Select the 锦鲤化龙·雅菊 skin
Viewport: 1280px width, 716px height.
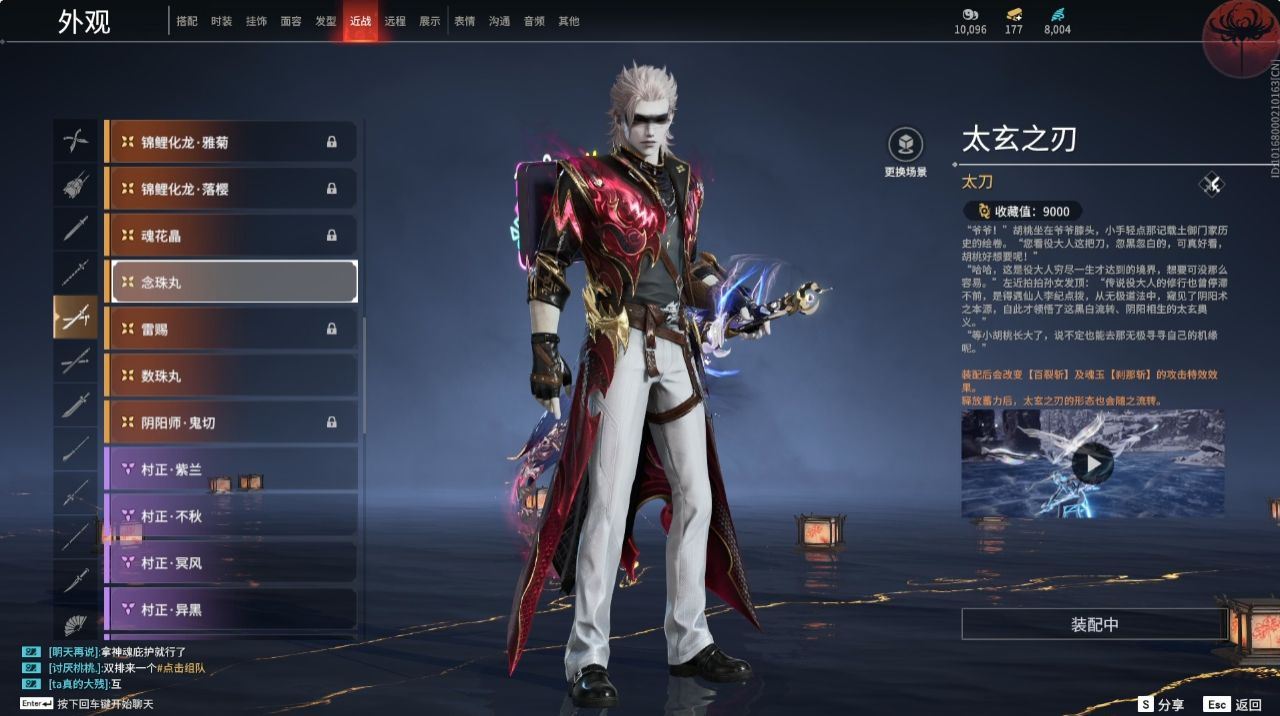click(233, 142)
